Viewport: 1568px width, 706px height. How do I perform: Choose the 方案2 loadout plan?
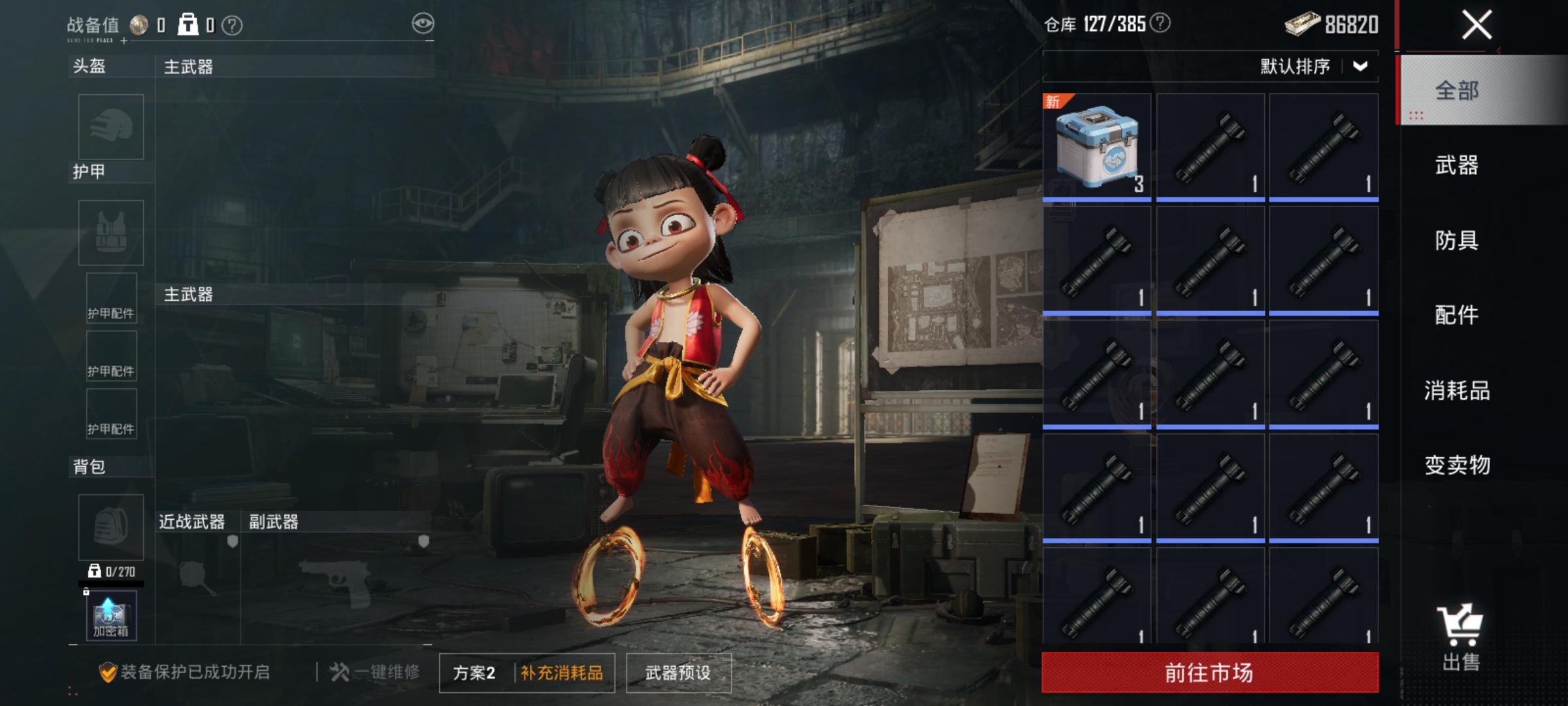pos(475,673)
